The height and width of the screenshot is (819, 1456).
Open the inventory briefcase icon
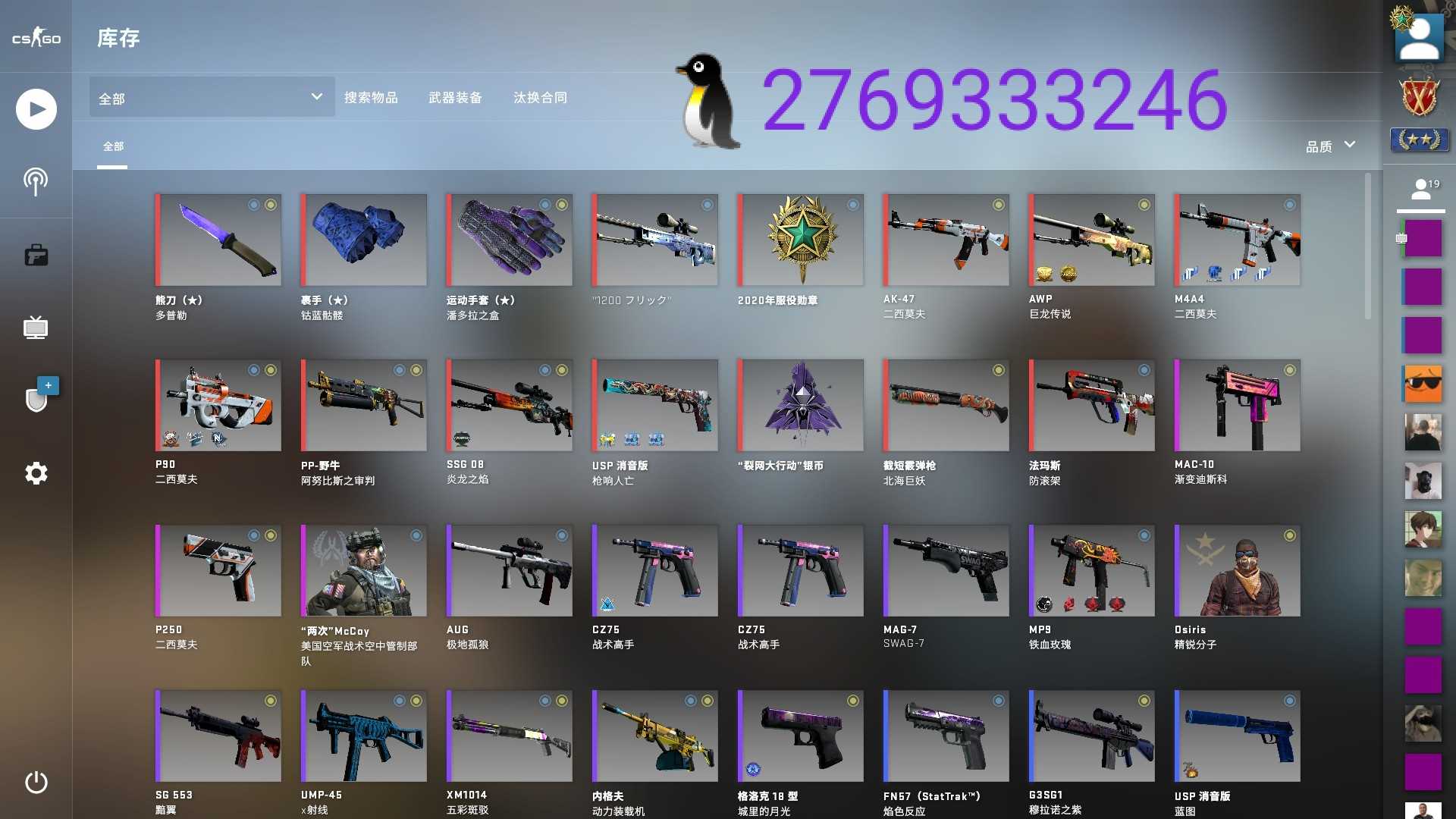[35, 254]
